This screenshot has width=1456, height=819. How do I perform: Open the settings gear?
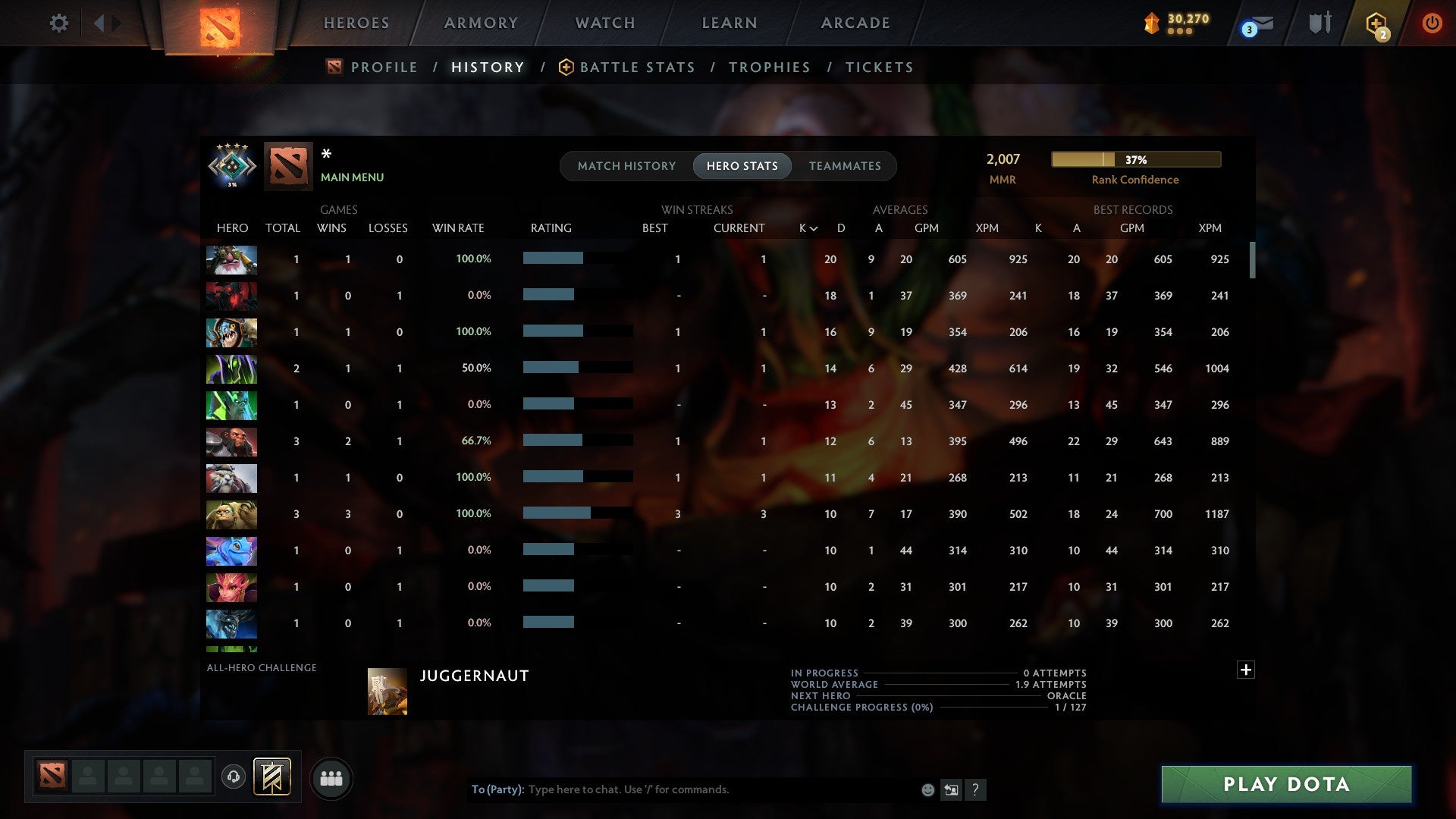59,23
